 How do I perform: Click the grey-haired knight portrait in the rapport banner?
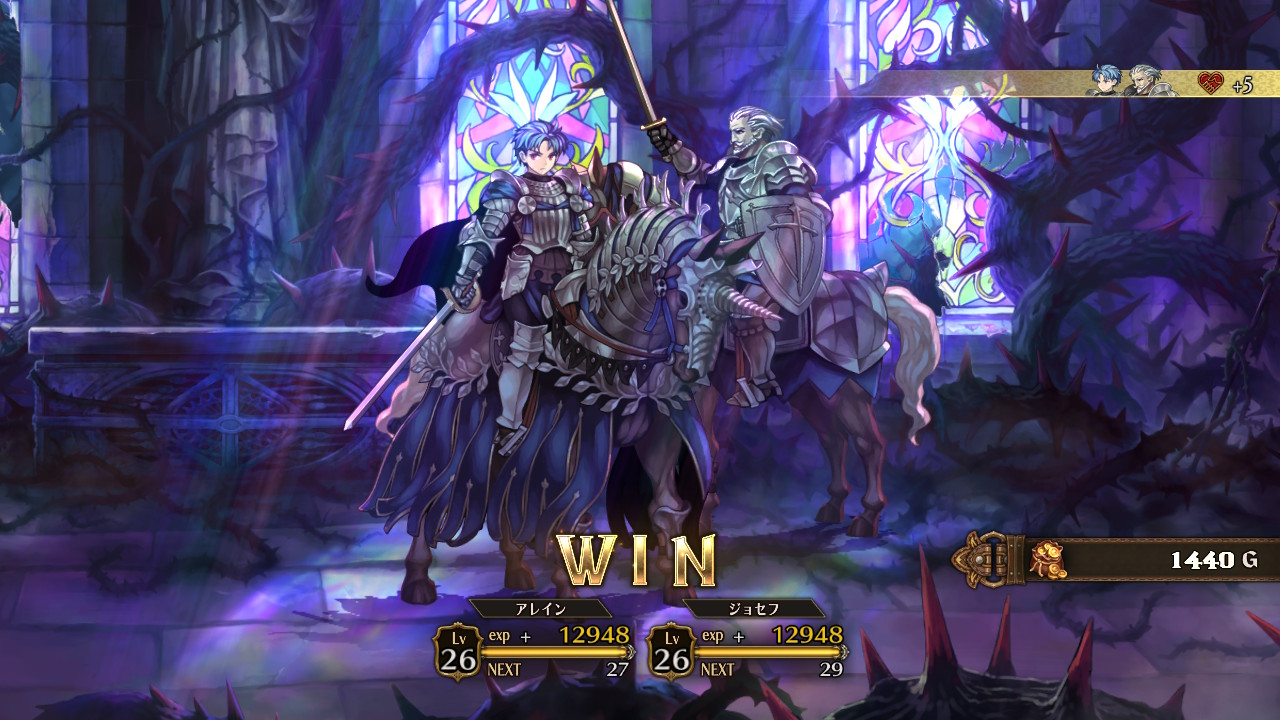click(1144, 81)
